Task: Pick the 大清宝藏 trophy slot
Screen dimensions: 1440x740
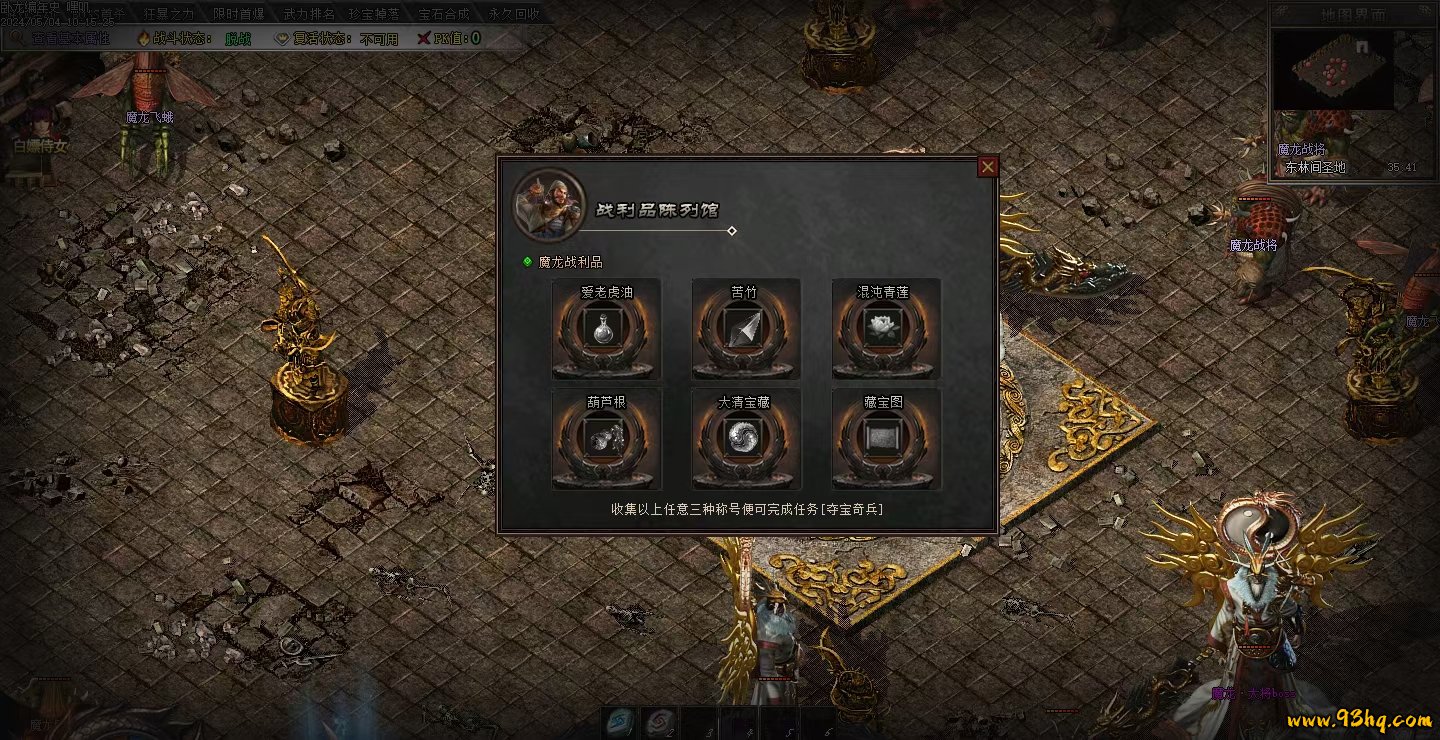Action: (x=746, y=440)
